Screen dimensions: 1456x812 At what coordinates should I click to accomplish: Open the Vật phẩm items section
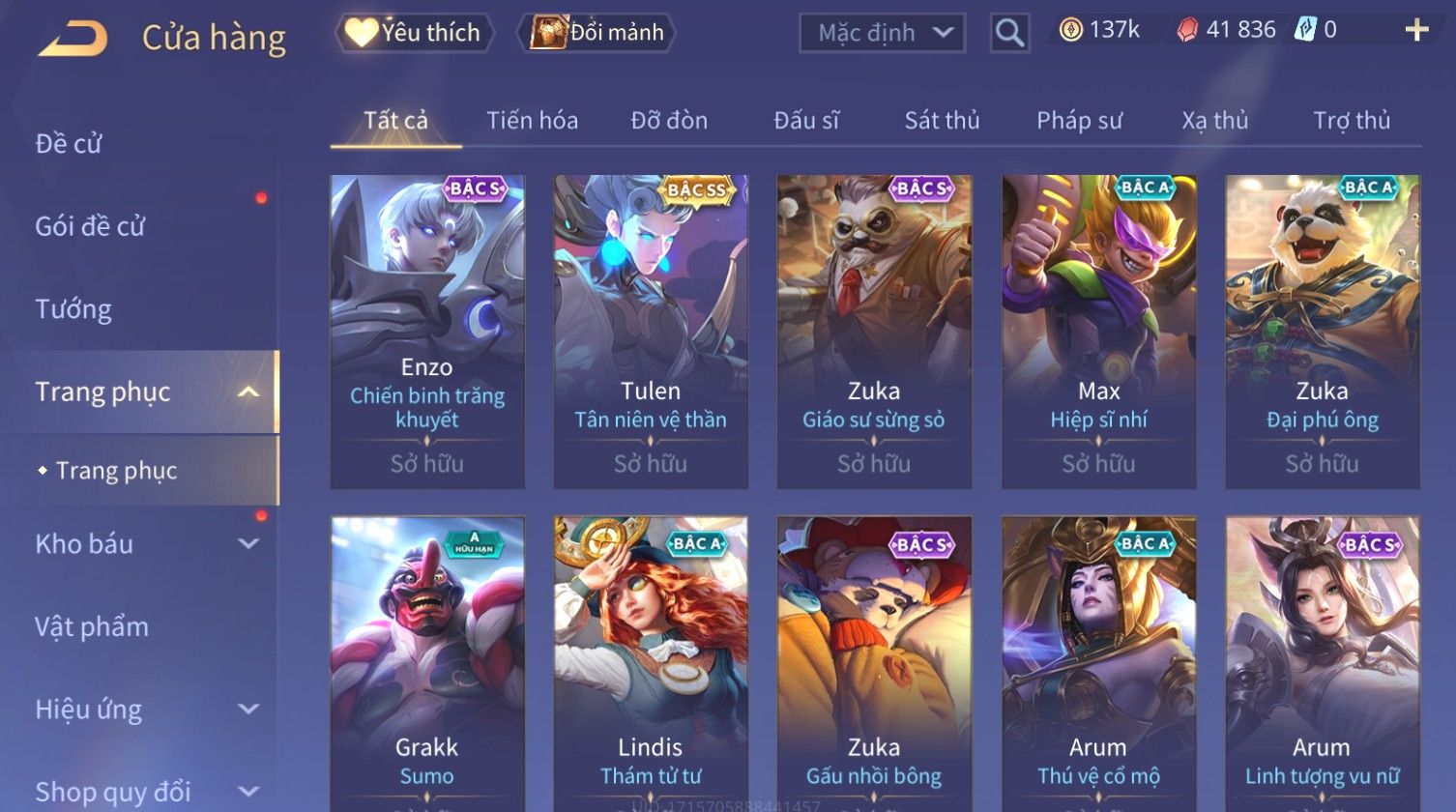pyautogui.click(x=92, y=627)
